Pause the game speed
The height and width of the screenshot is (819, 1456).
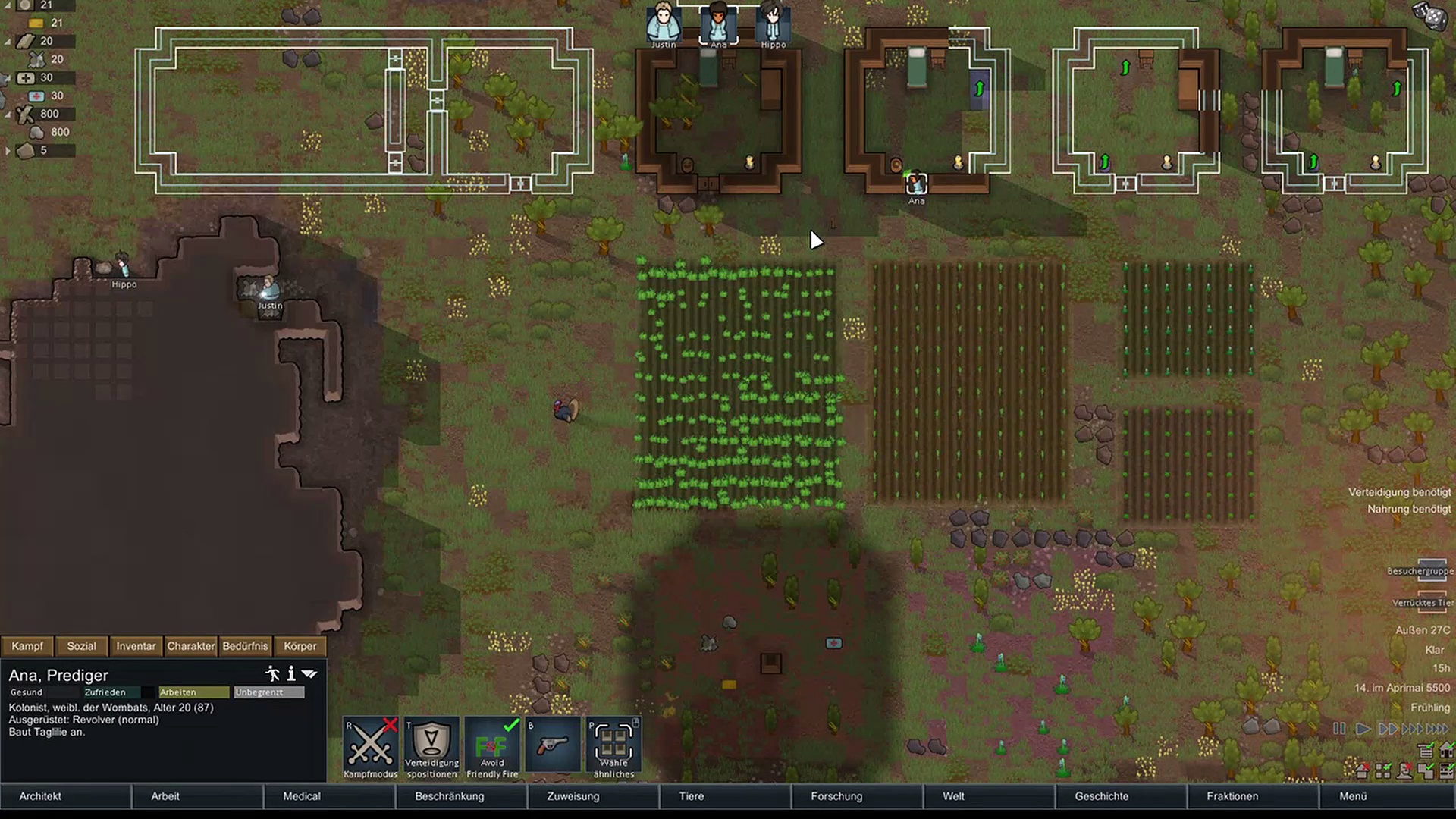[1339, 729]
